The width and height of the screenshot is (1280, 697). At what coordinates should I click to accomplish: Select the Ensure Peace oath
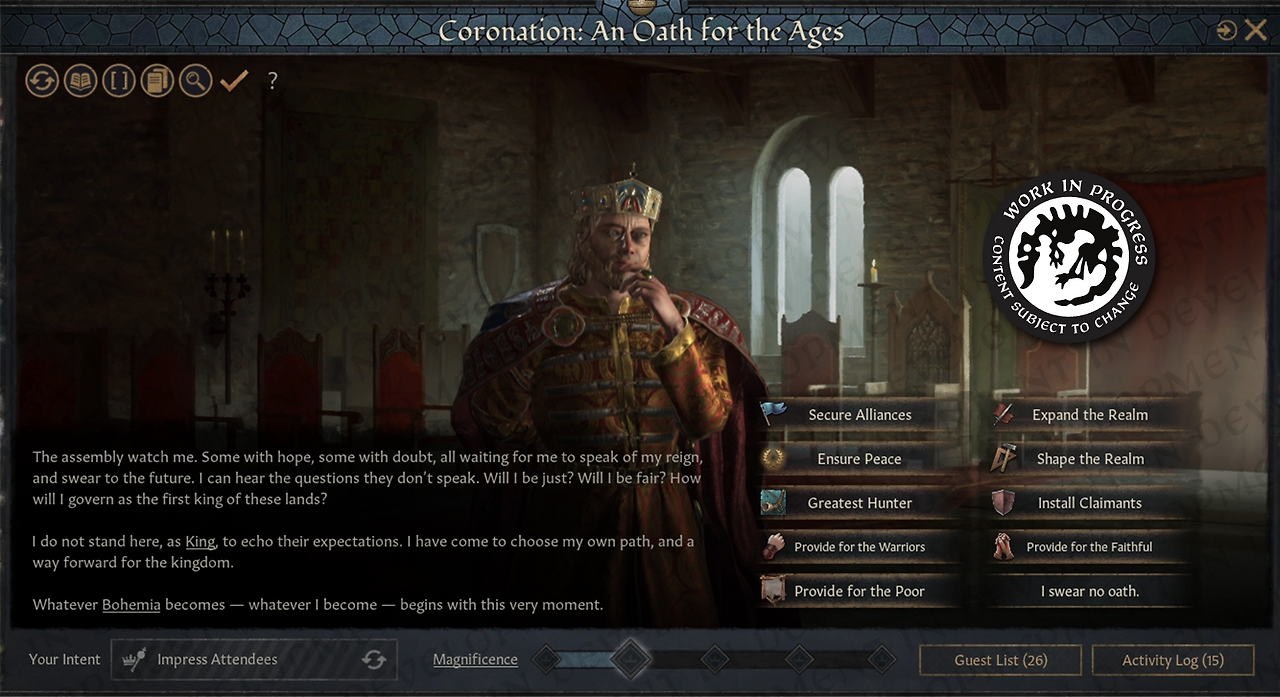click(x=860, y=459)
